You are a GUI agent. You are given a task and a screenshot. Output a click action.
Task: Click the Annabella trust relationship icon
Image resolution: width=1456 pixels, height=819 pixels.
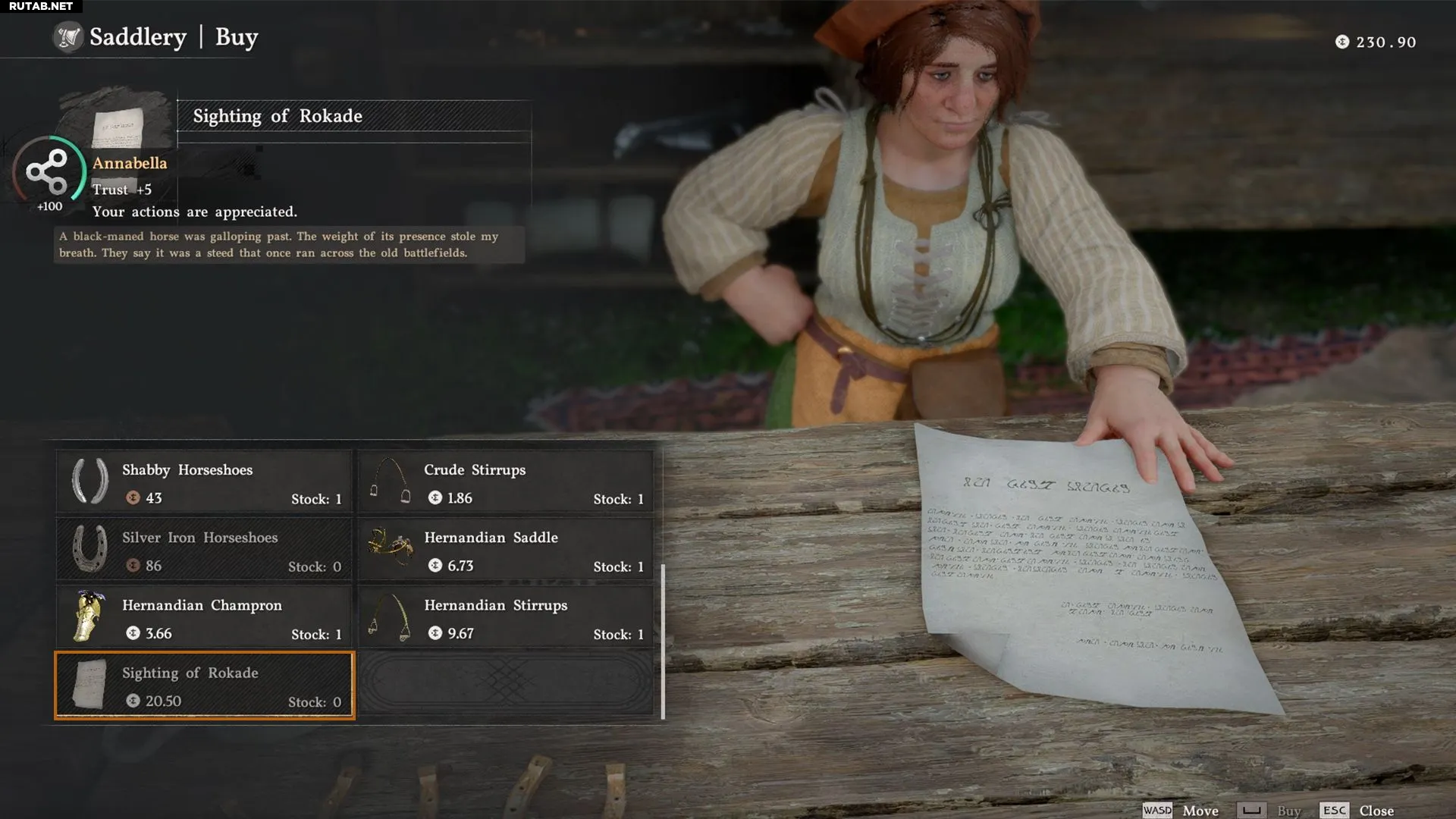point(48,171)
